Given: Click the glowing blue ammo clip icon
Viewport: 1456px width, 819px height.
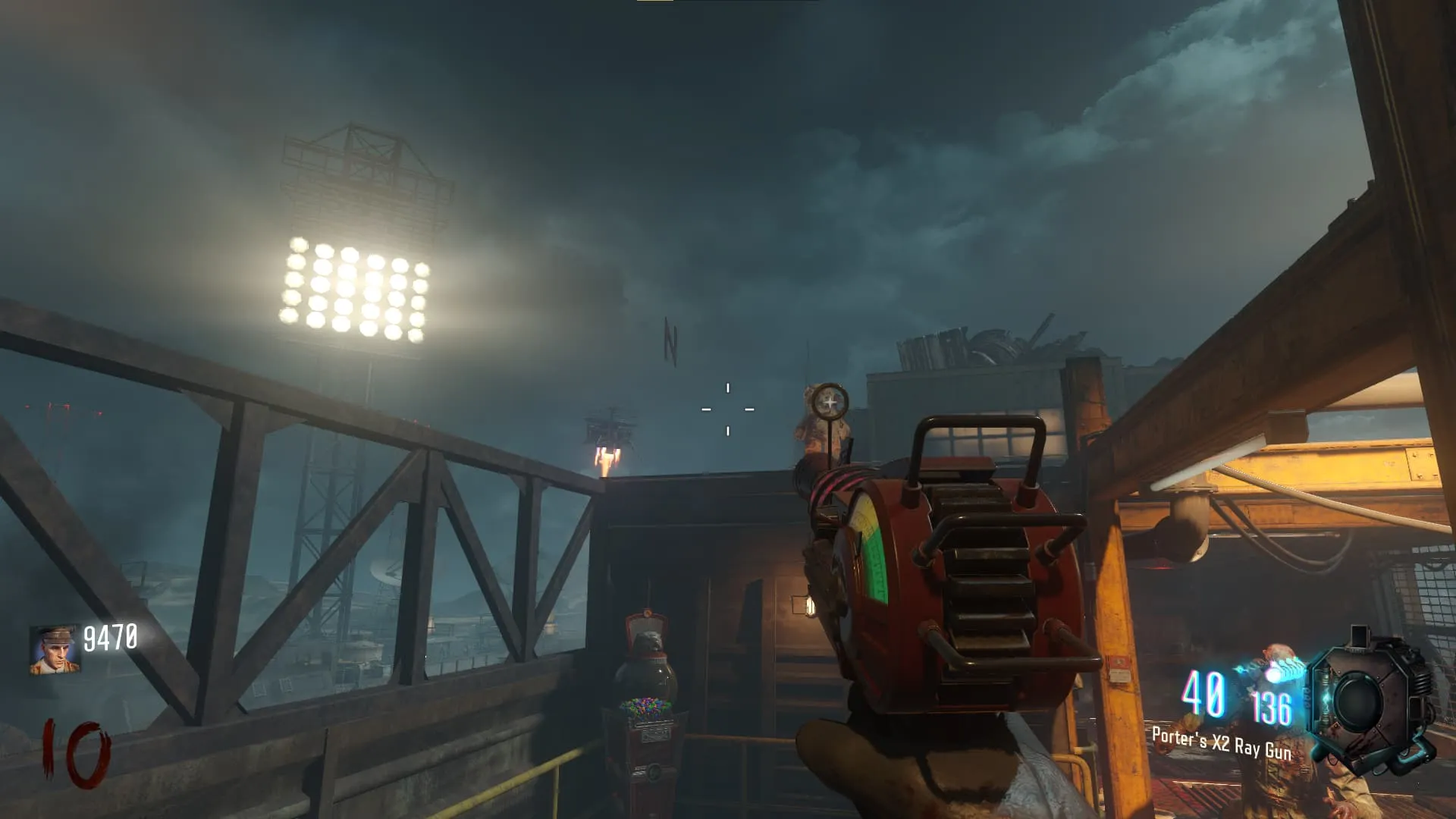Looking at the screenshot, I should [1272, 670].
